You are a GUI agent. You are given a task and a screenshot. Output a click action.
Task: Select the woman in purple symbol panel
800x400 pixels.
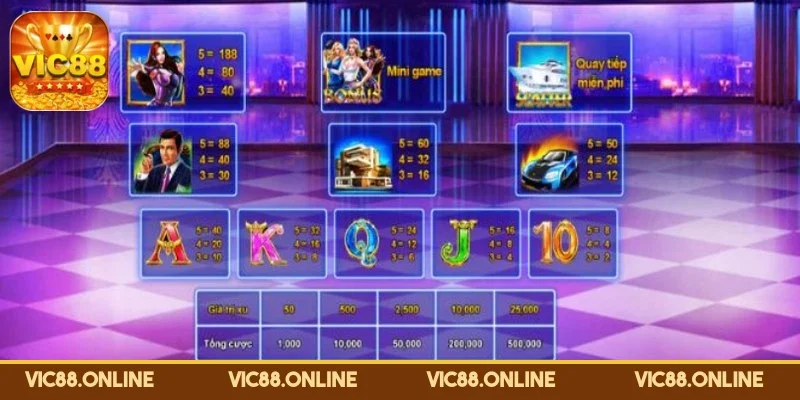[183, 71]
